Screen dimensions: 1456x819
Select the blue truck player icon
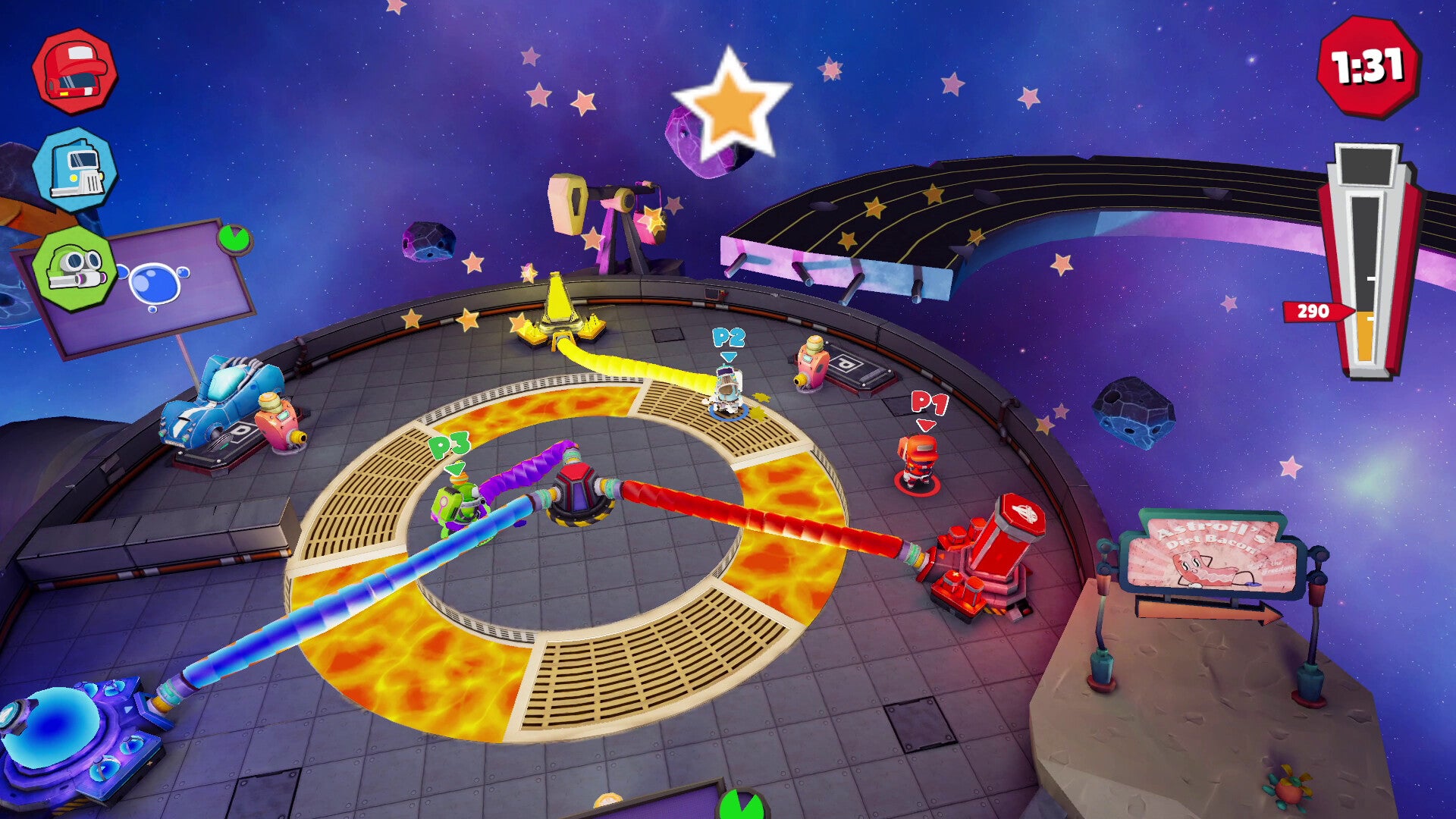coord(74,170)
